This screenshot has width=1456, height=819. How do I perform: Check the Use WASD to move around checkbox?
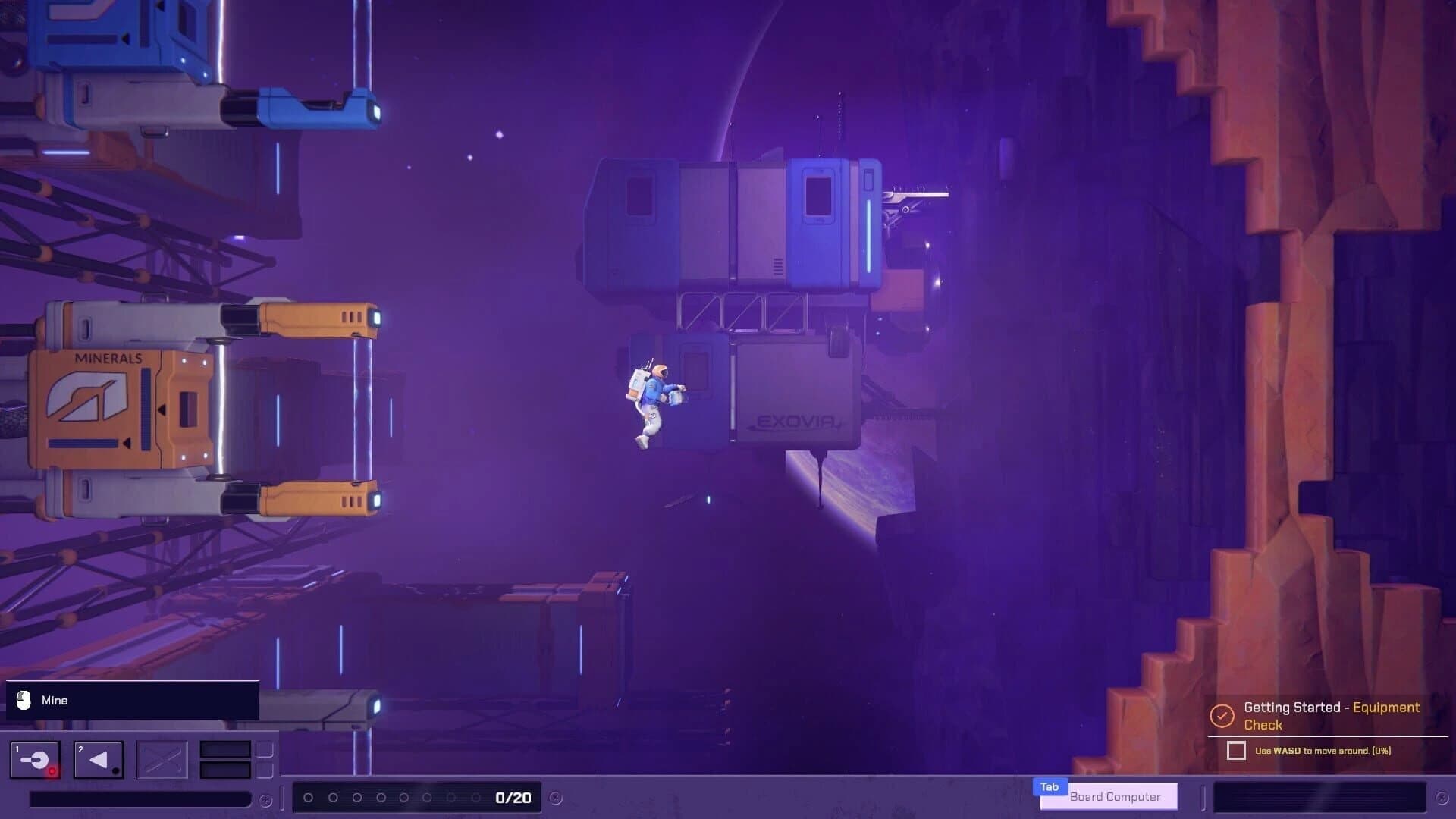(1236, 751)
